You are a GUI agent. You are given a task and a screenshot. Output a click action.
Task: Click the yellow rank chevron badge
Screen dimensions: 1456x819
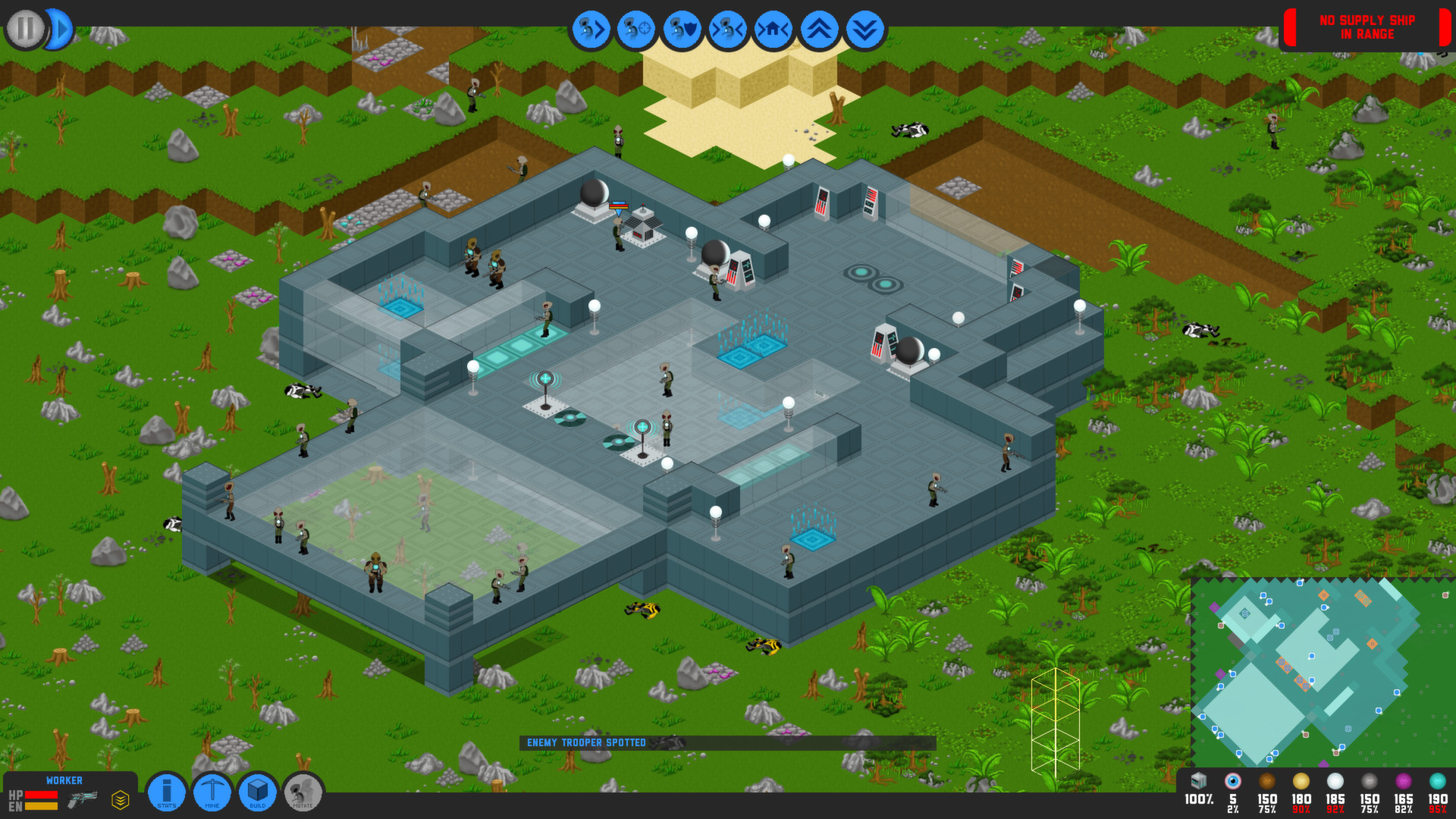[x=118, y=797]
